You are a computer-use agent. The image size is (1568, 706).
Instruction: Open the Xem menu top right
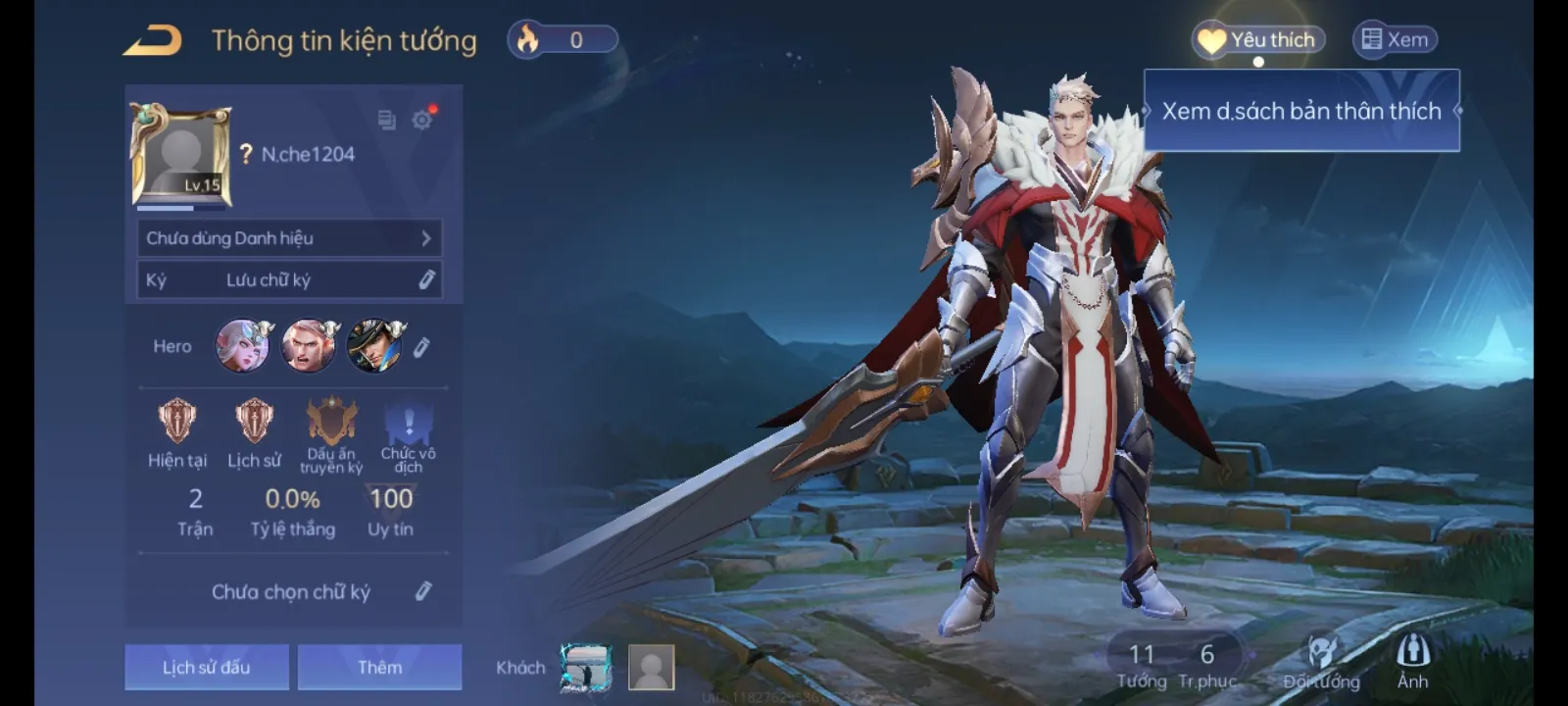pyautogui.click(x=1396, y=39)
